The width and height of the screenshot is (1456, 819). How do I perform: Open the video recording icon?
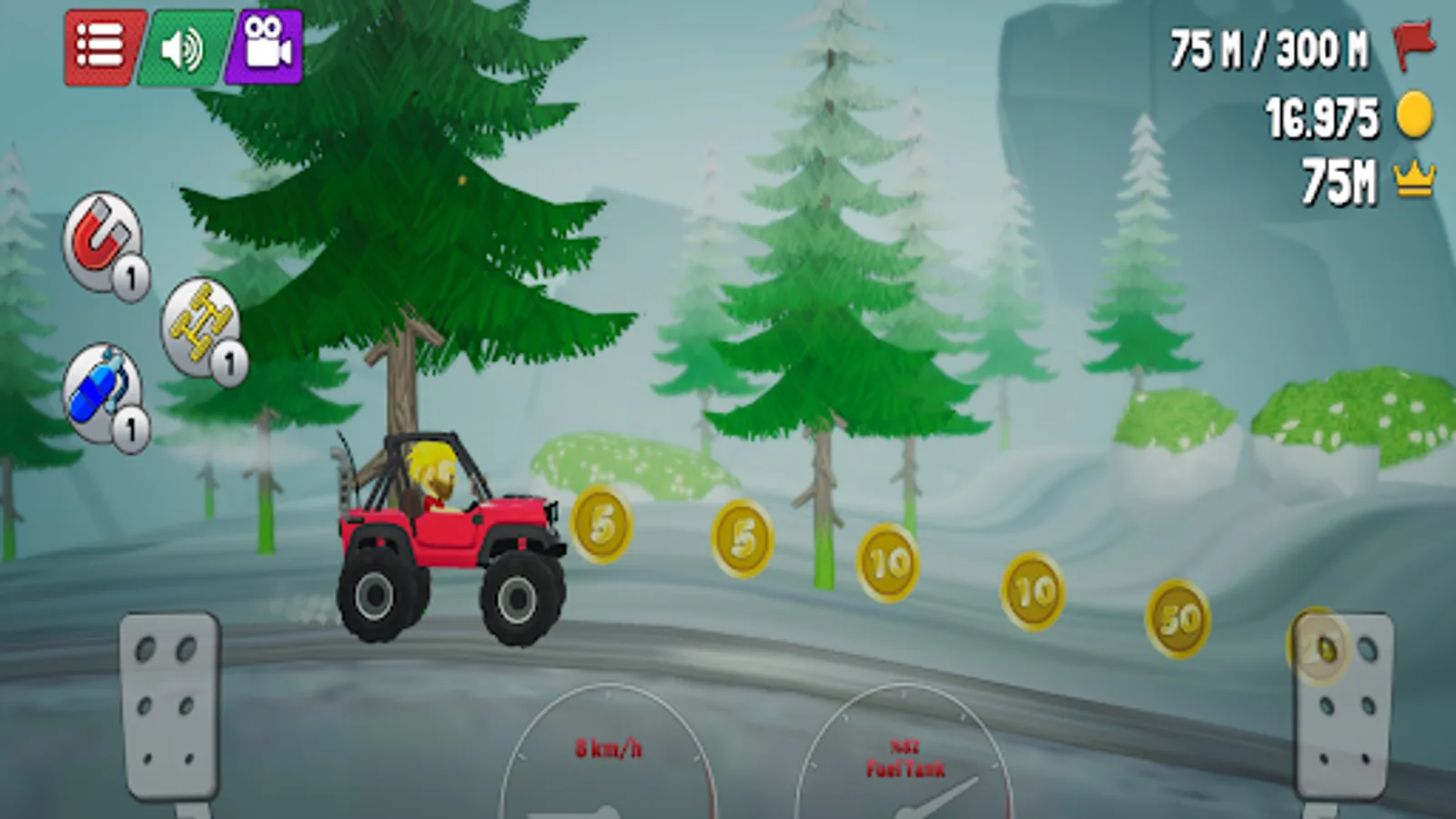267,44
